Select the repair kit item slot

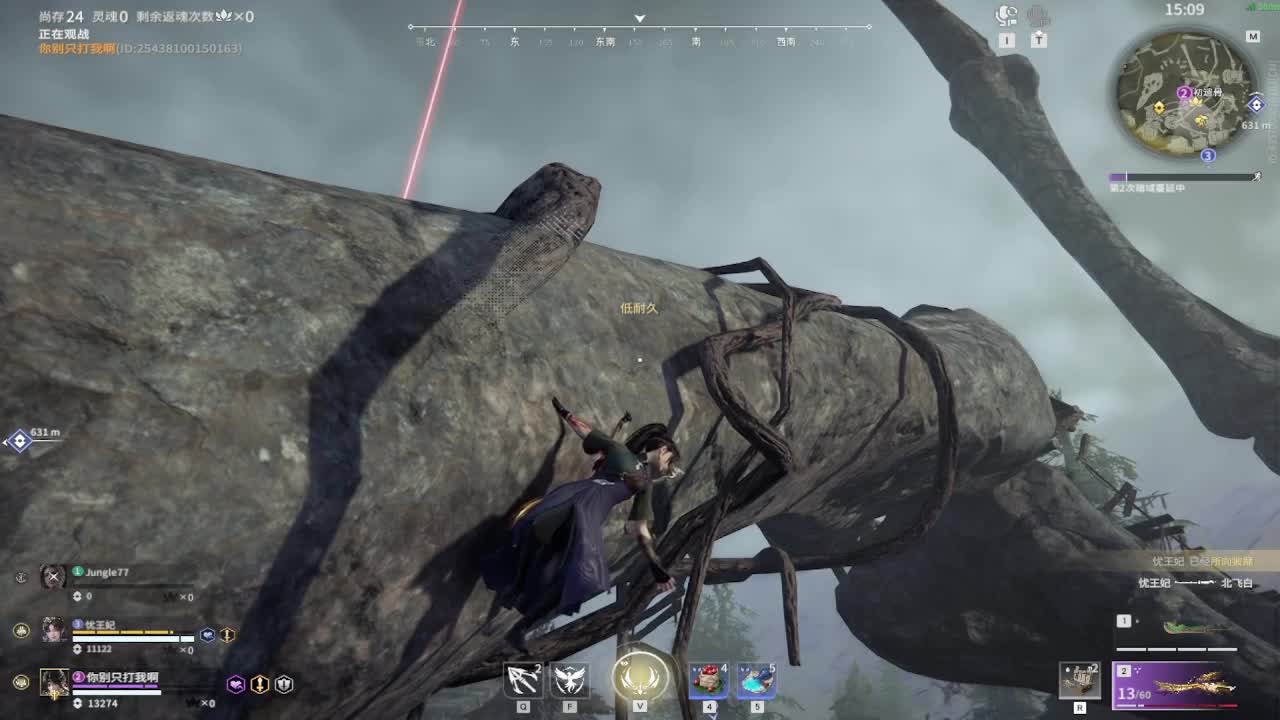click(x=1080, y=681)
